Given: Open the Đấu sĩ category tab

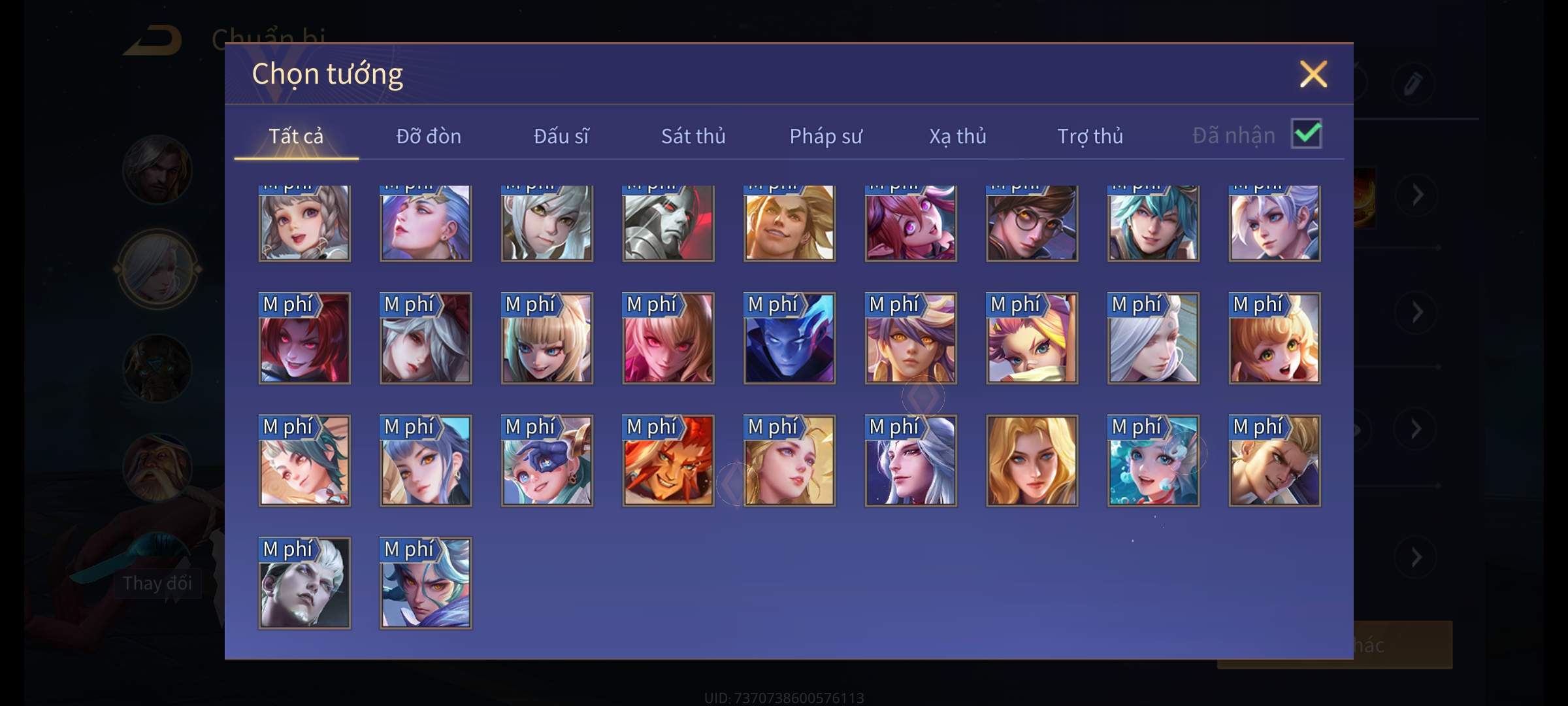Looking at the screenshot, I should click(x=561, y=136).
